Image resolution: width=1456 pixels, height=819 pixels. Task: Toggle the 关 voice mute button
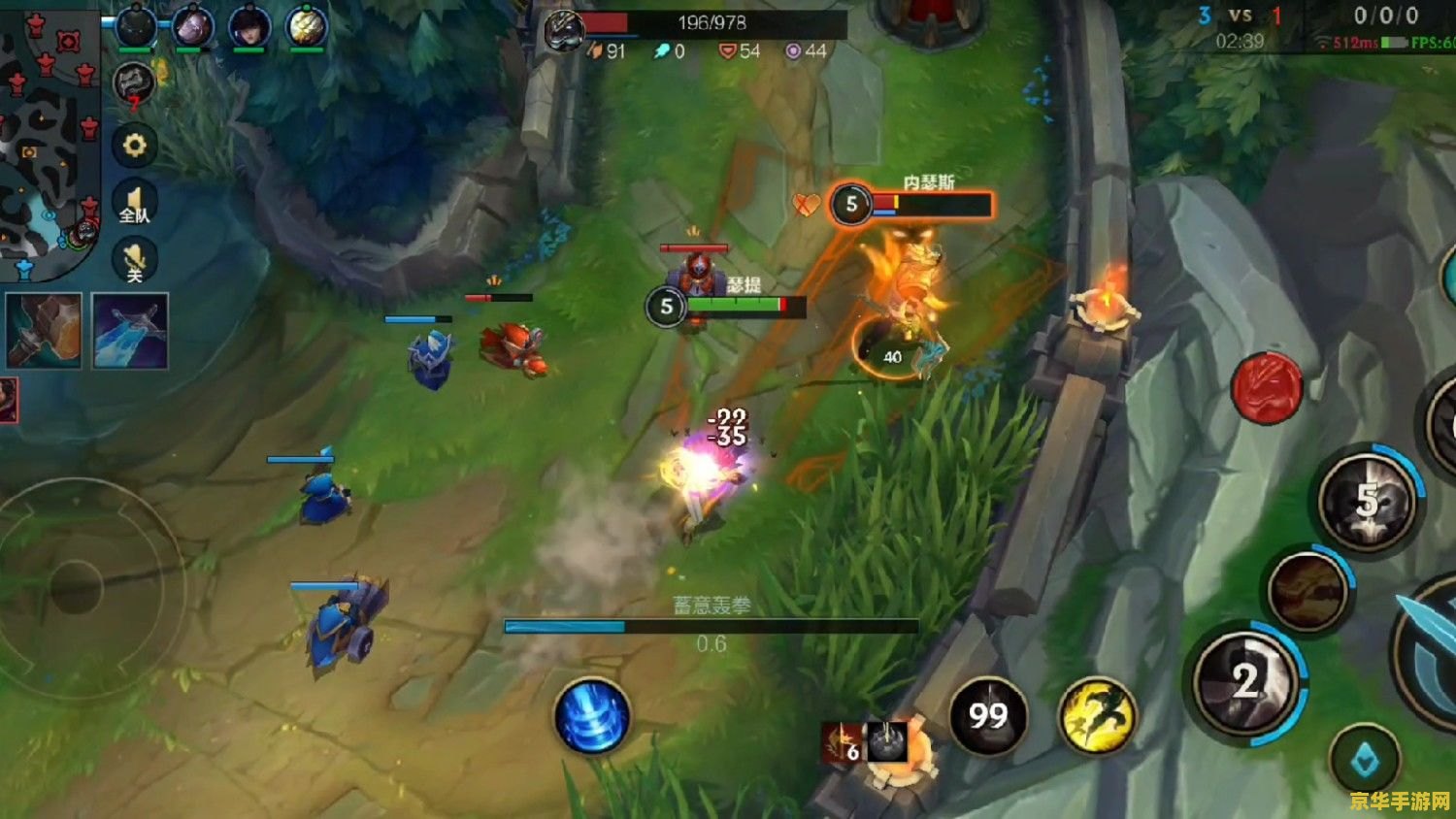point(134,262)
